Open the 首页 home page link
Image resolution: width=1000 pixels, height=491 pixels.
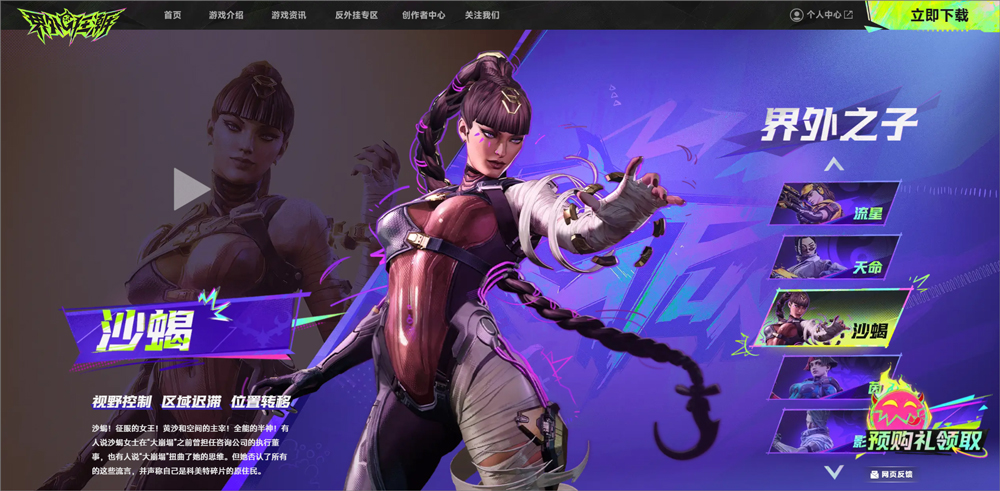[173, 16]
